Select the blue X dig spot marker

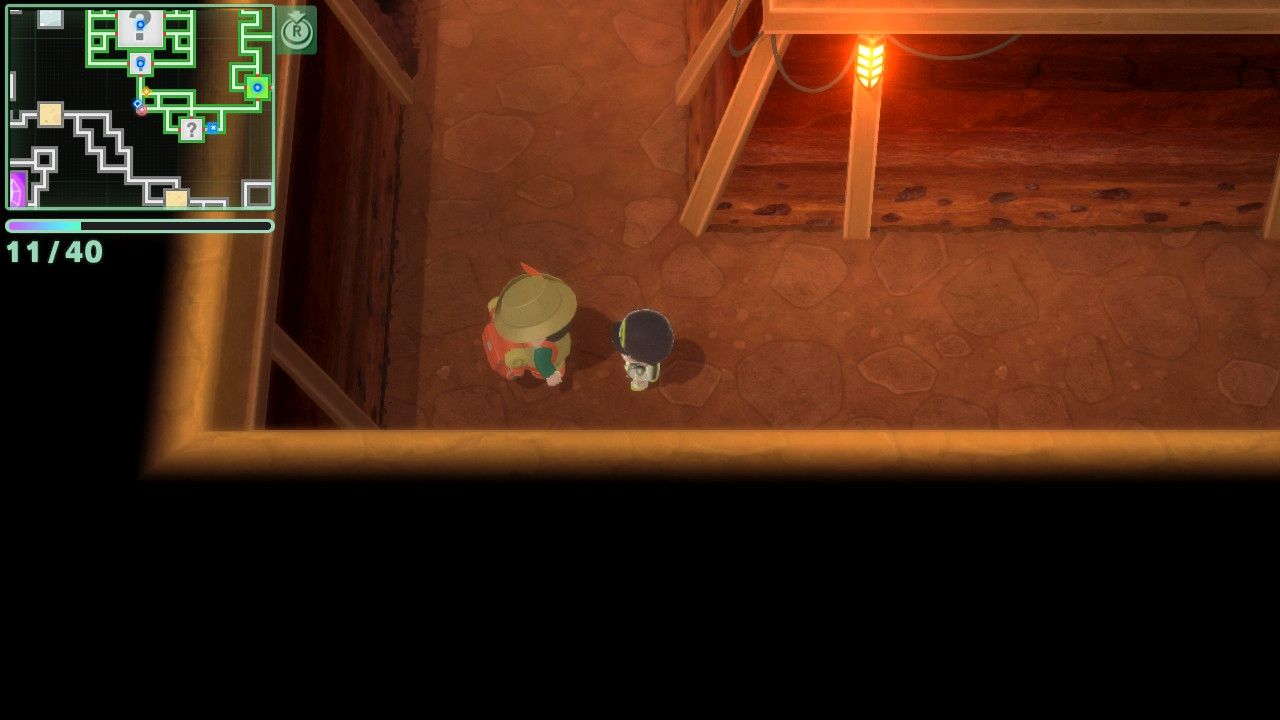[212, 127]
